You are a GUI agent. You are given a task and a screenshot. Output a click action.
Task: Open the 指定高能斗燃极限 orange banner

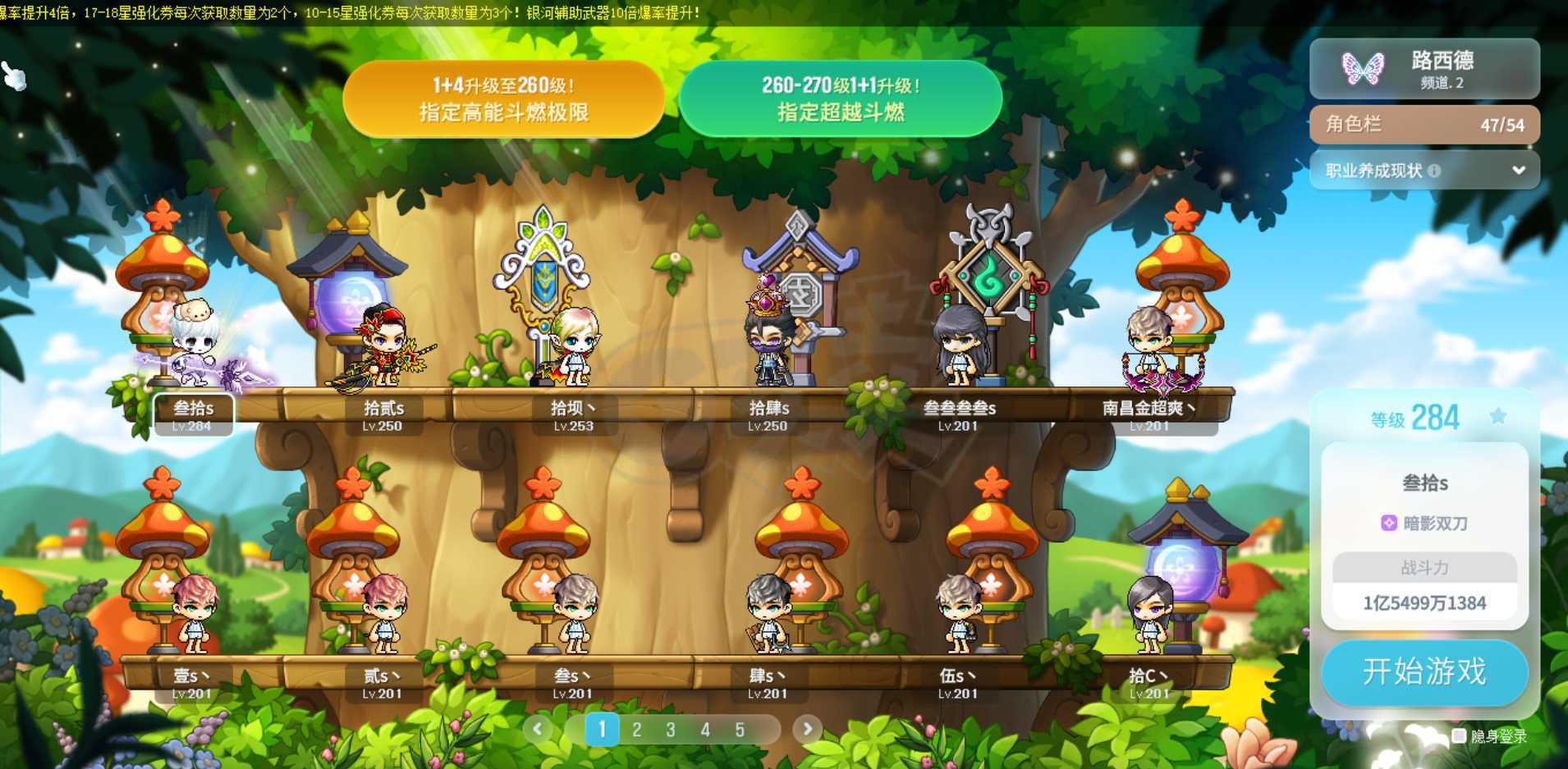[x=503, y=98]
